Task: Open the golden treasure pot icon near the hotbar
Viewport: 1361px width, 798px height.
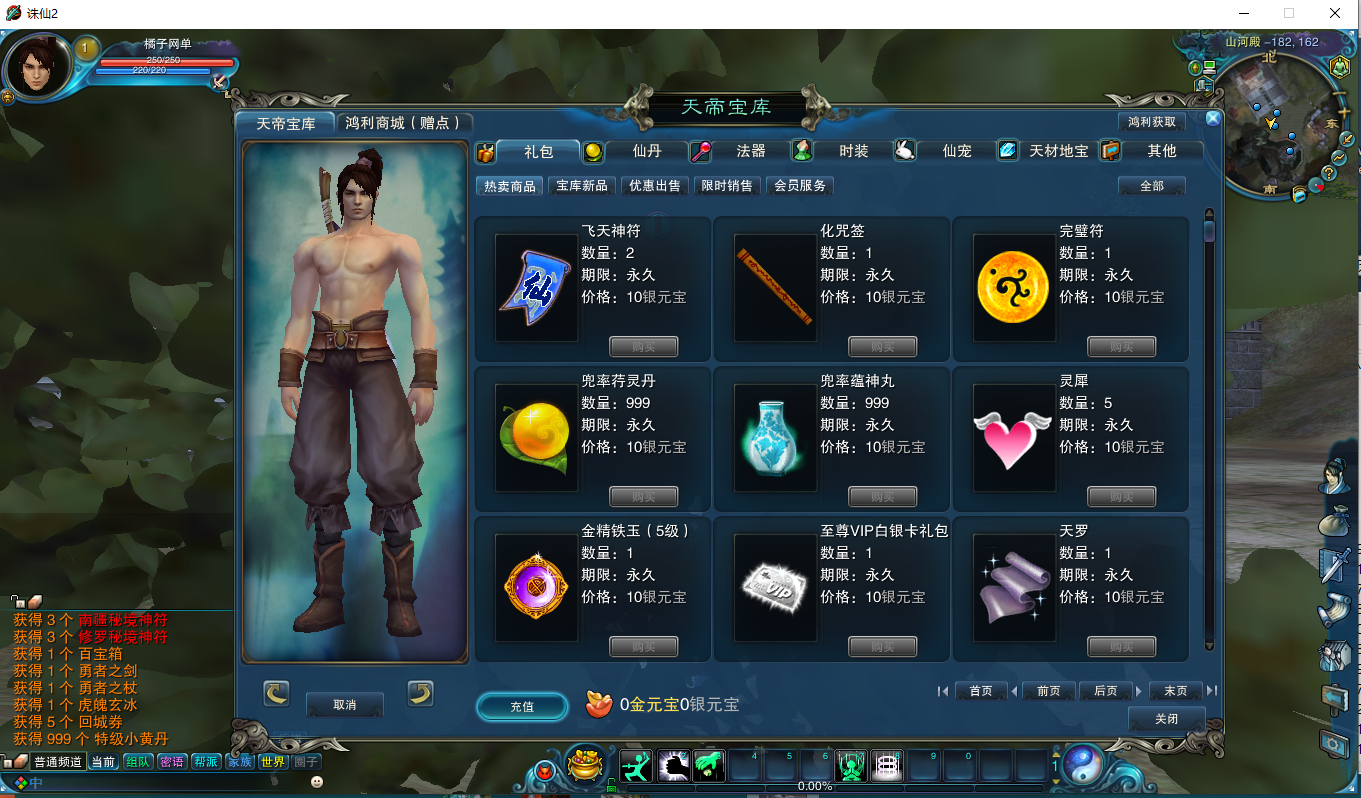Action: pos(586,764)
